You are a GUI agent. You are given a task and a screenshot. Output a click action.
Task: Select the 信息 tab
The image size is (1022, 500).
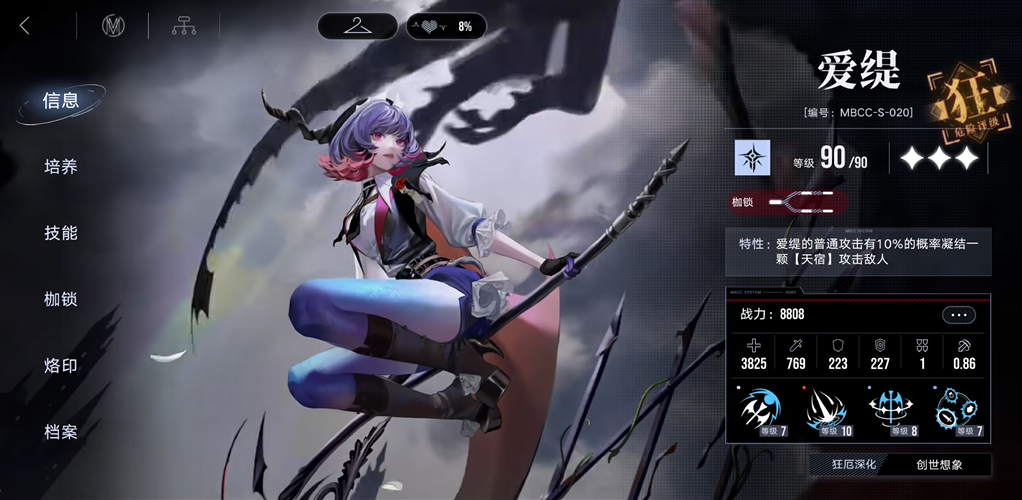click(x=61, y=101)
